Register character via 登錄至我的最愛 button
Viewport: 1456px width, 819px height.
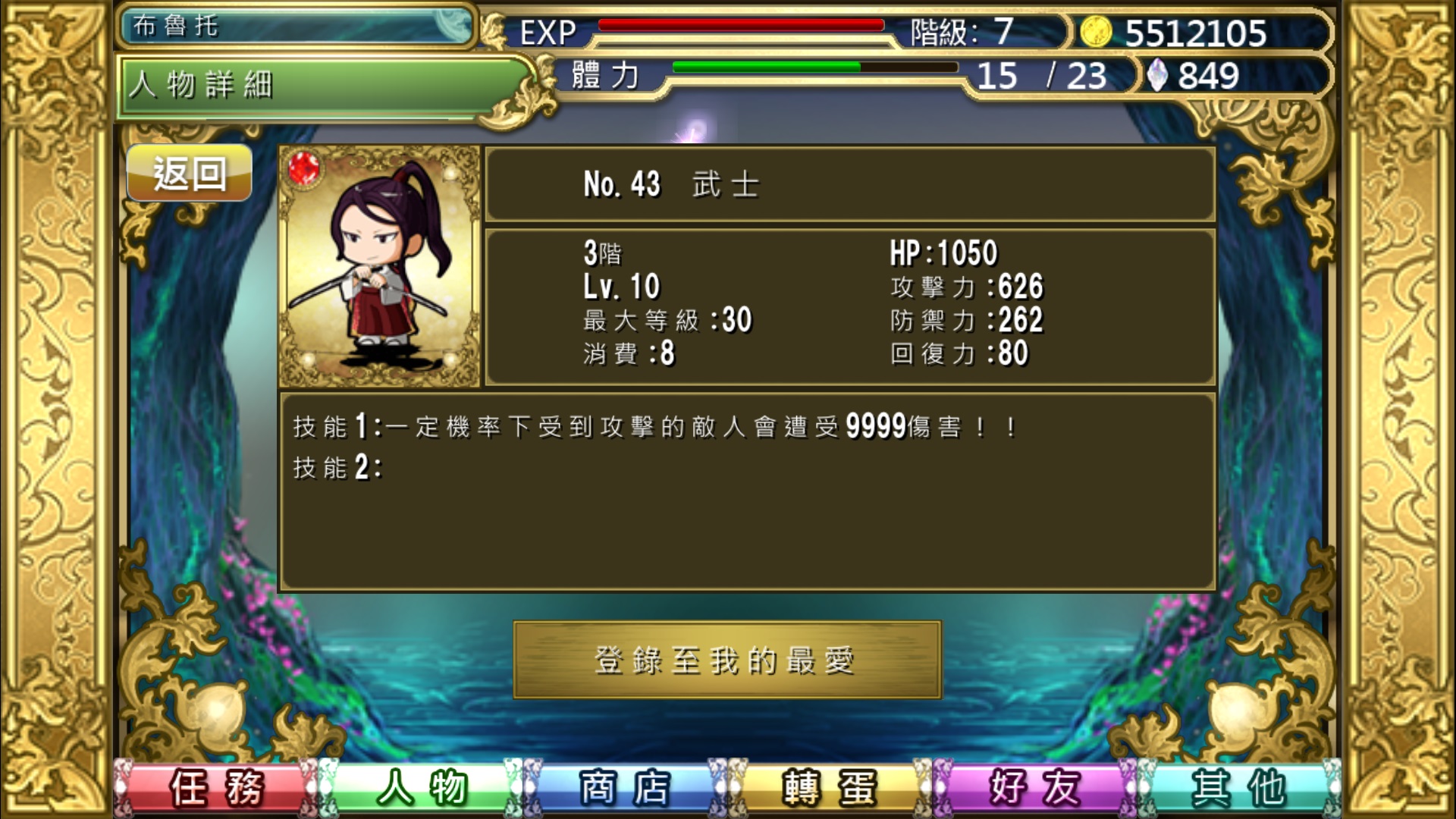(x=726, y=660)
